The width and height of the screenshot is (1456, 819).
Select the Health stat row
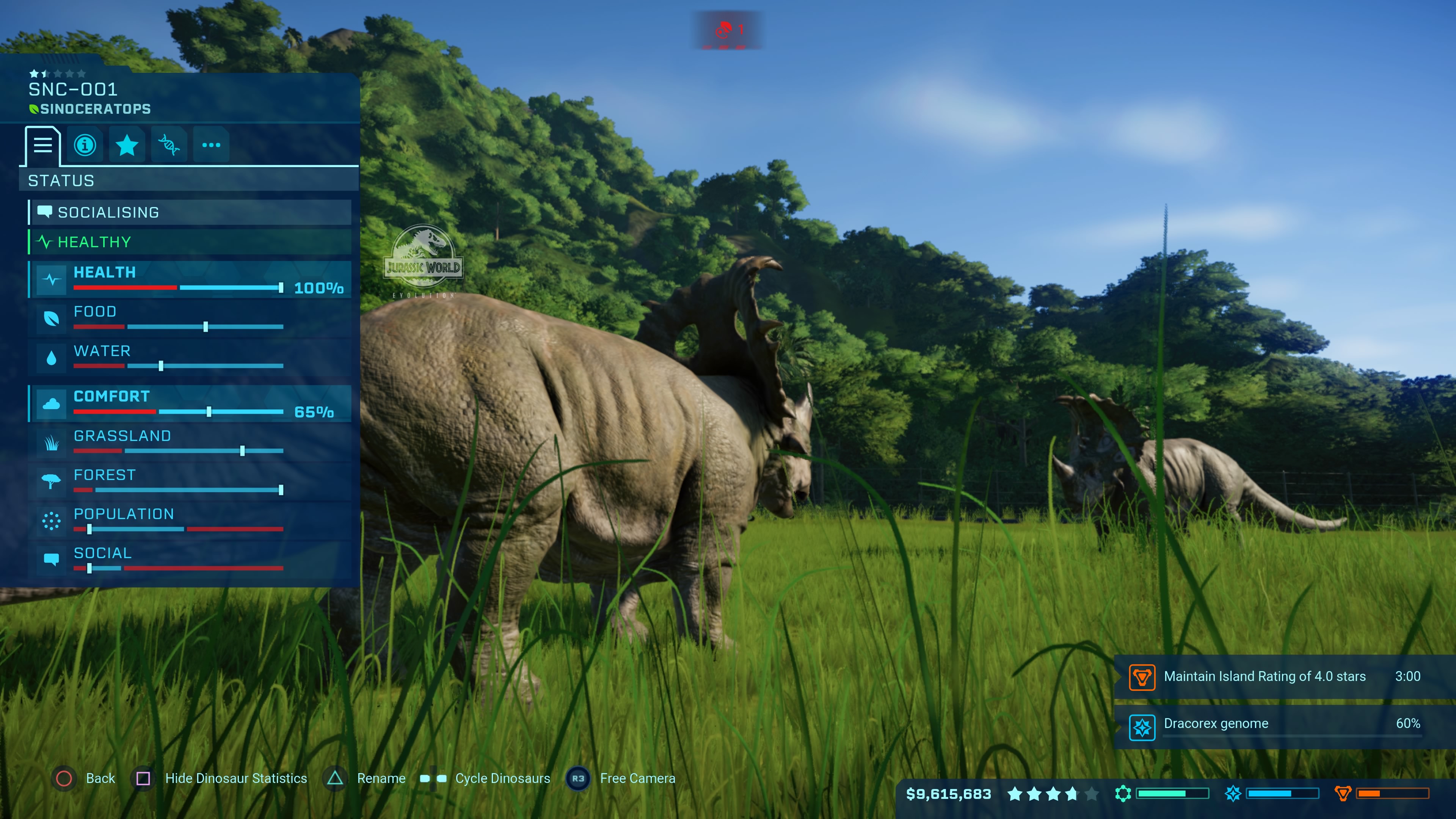pyautogui.click(x=190, y=280)
